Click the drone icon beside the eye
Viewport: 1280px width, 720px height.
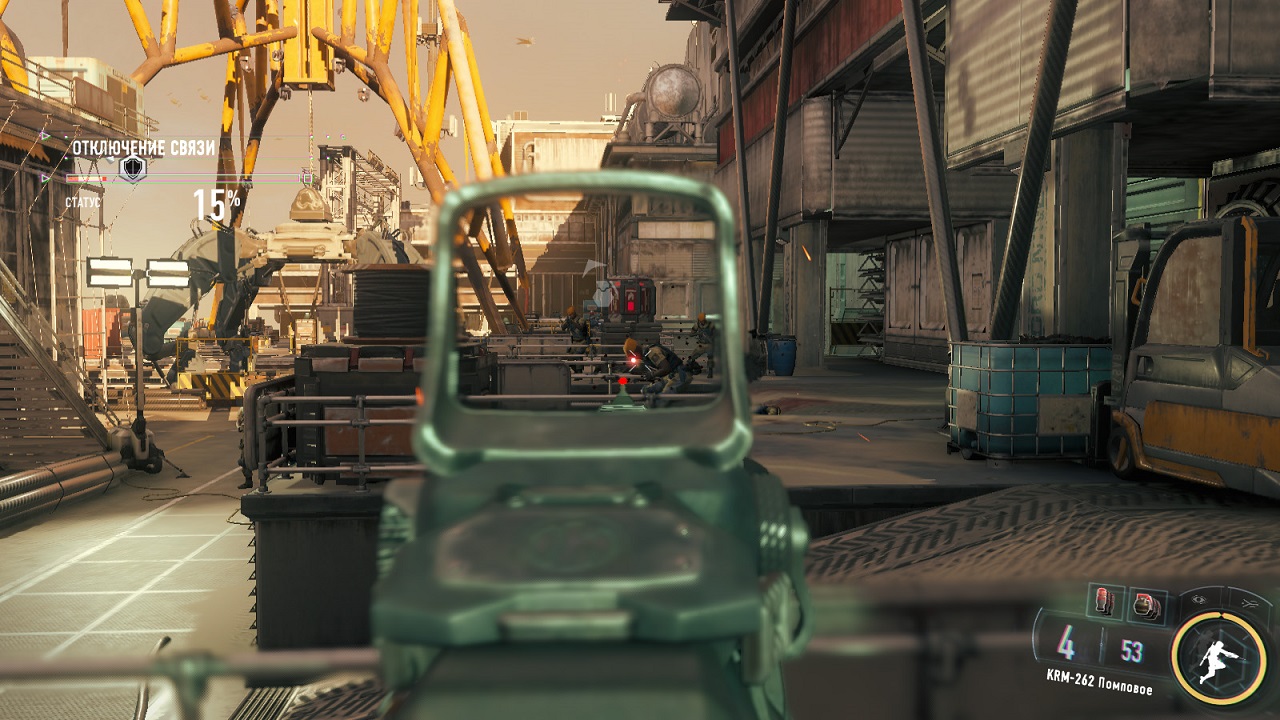pyautogui.click(x=1251, y=603)
